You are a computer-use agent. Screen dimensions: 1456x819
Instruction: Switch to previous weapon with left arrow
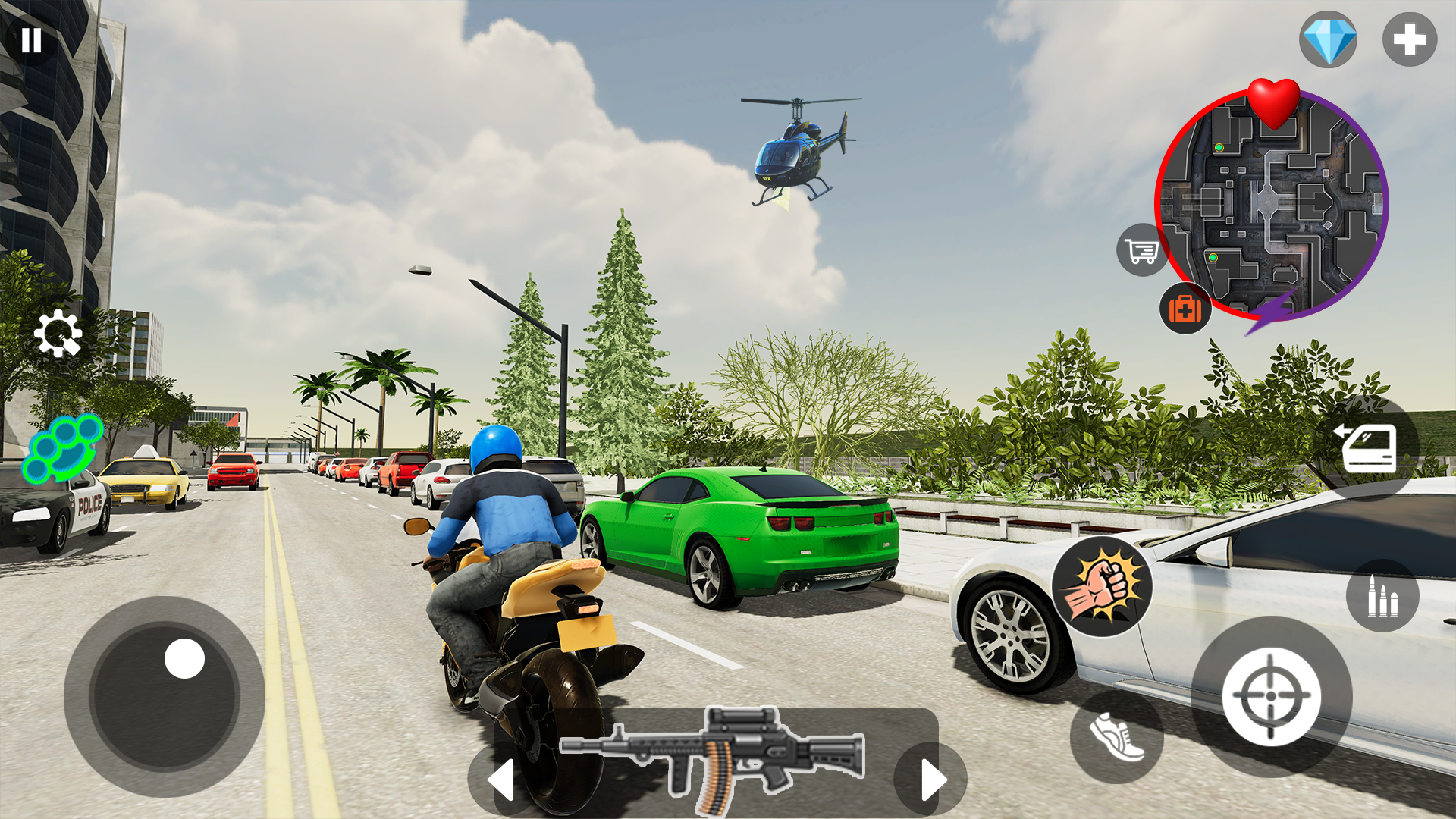coord(501,778)
